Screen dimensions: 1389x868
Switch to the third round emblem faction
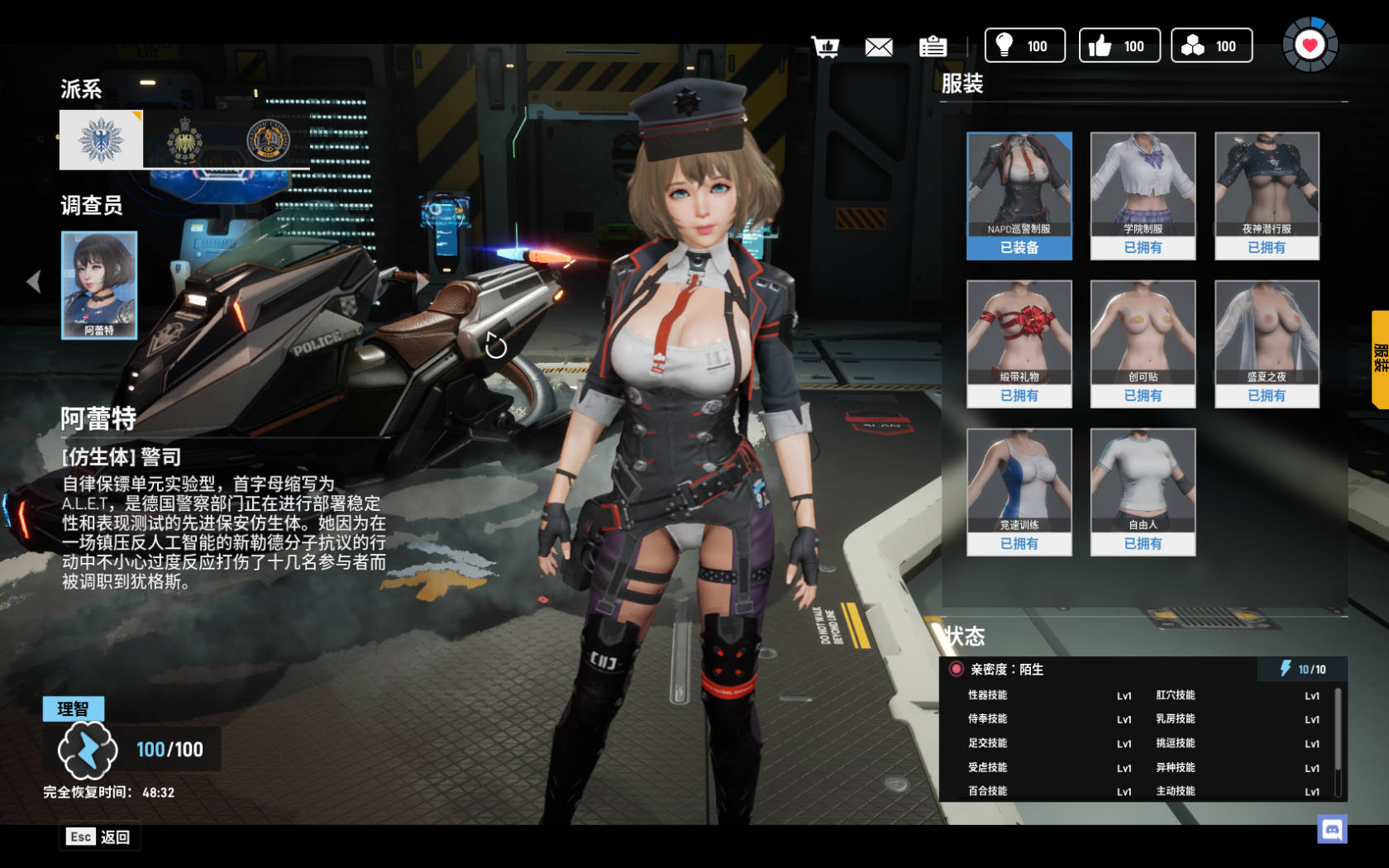[x=268, y=140]
